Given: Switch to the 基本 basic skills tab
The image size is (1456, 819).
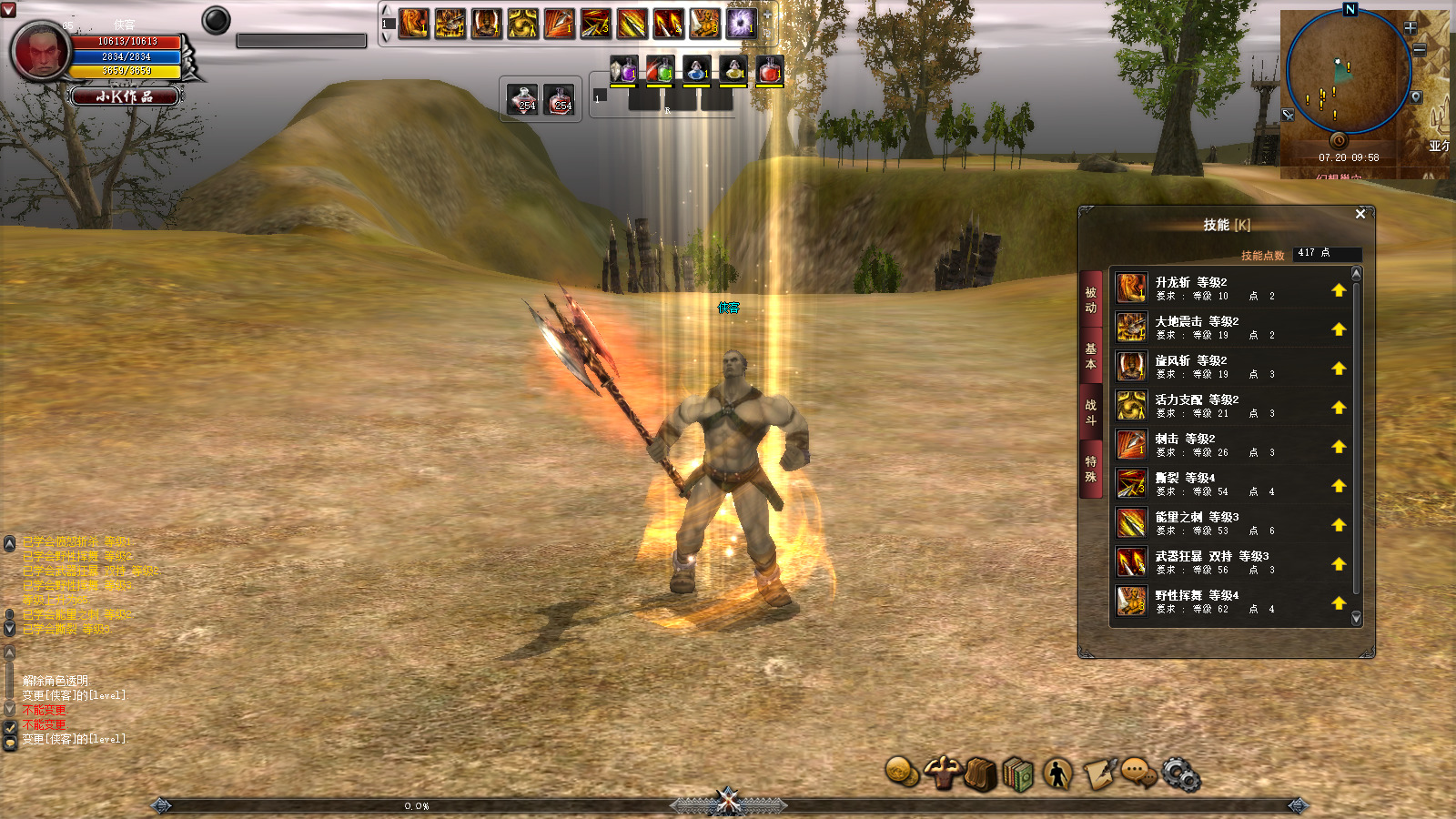Looking at the screenshot, I should 1090,356.
